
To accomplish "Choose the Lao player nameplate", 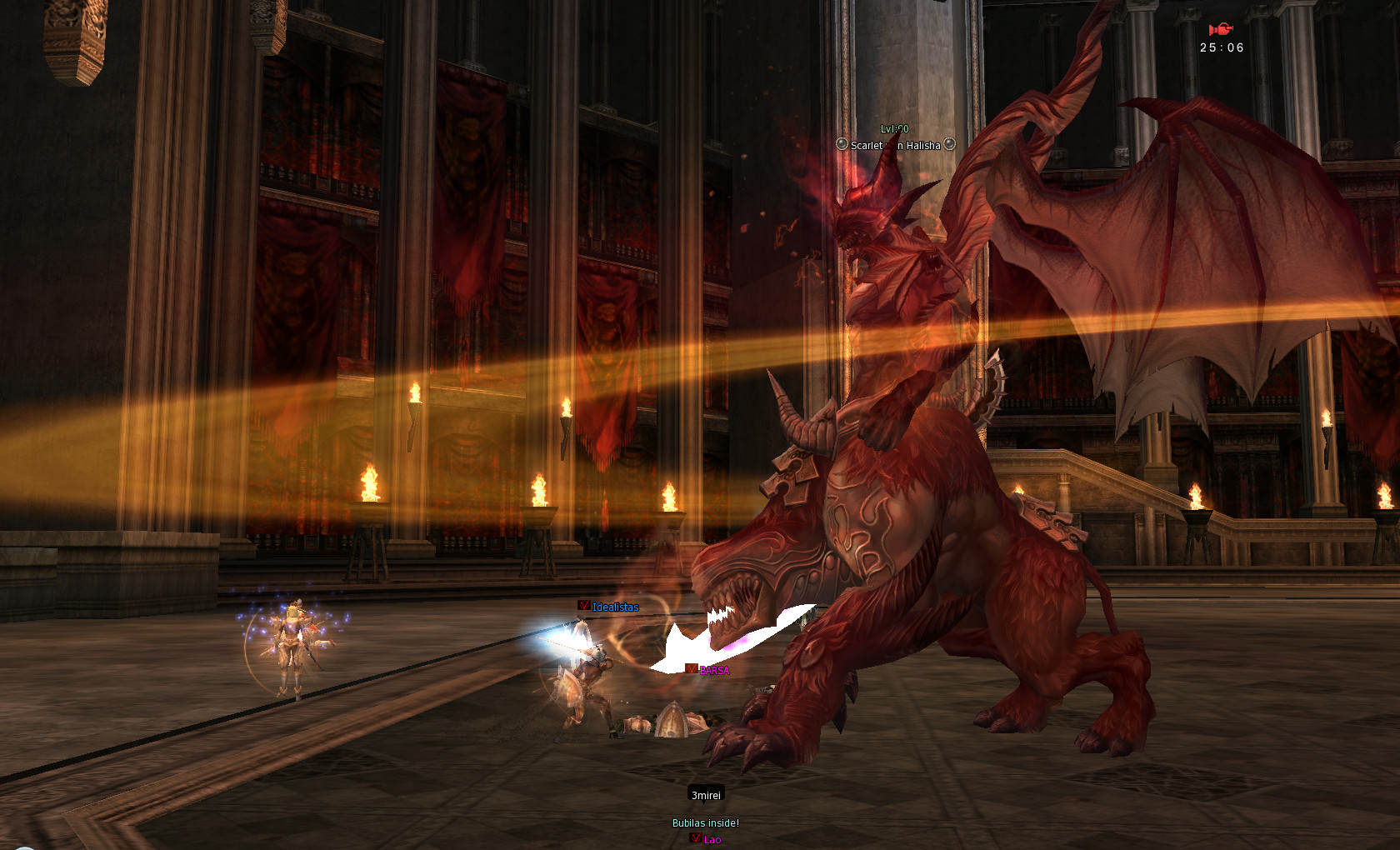I will [711, 839].
